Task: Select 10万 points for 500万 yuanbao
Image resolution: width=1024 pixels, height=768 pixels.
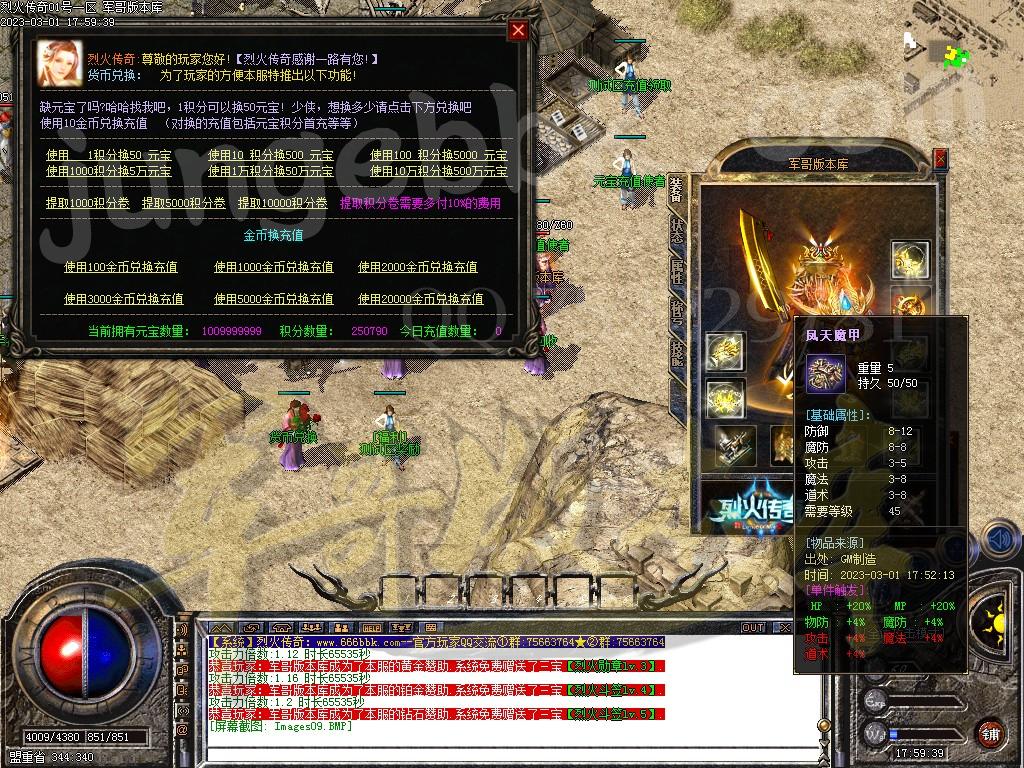Action: 438,171
